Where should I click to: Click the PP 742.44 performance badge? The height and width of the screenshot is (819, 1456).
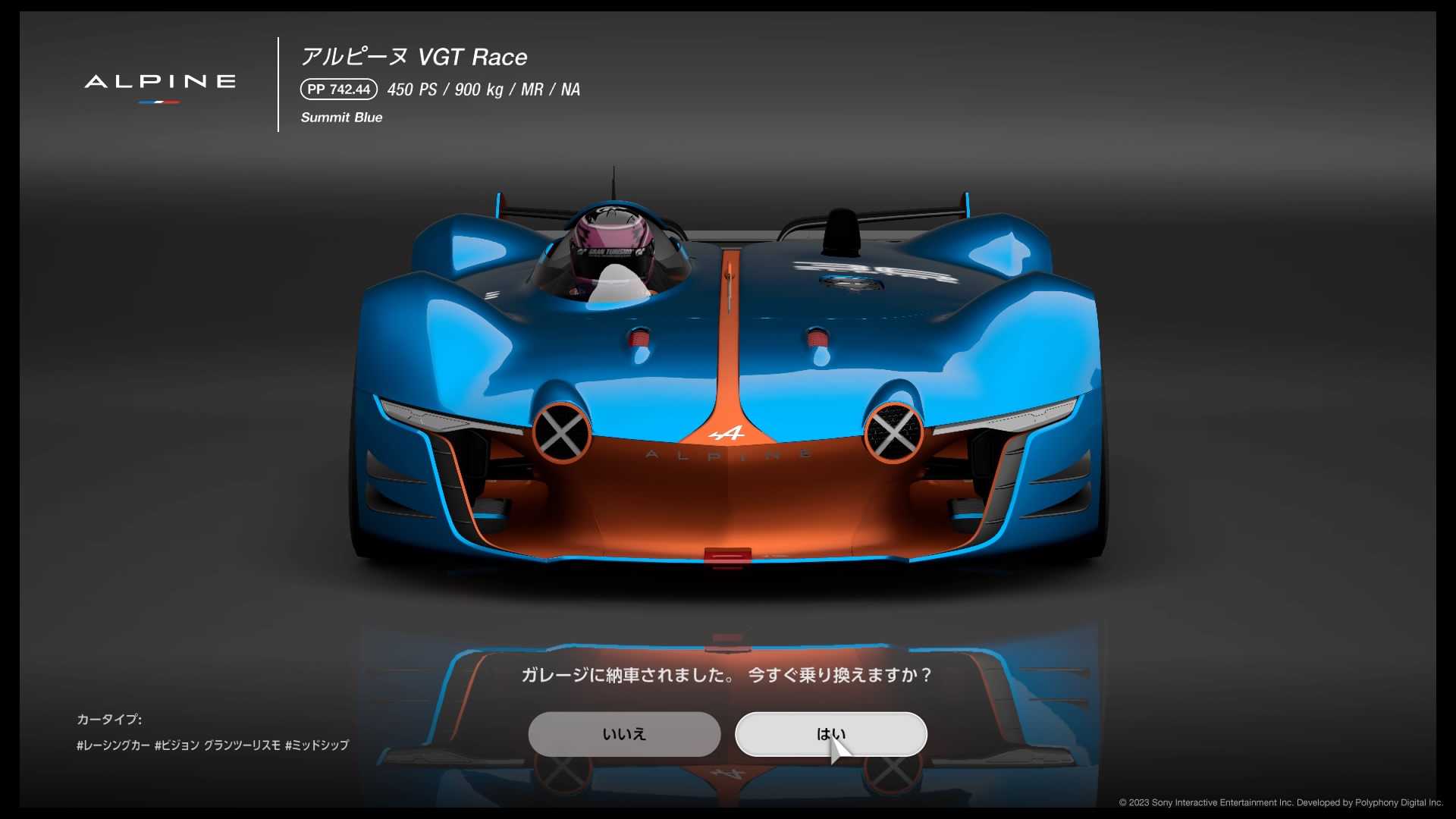(x=337, y=89)
